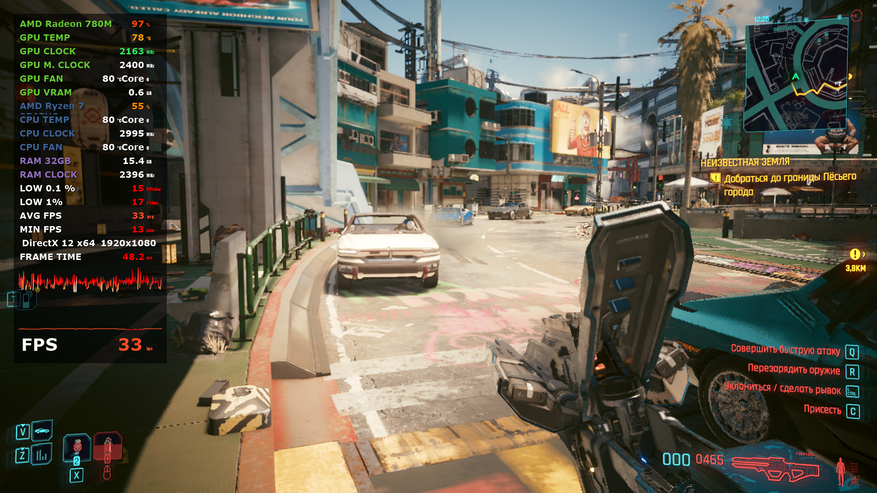Click the frame time graph in overlay
The height and width of the screenshot is (493, 877).
click(90, 281)
